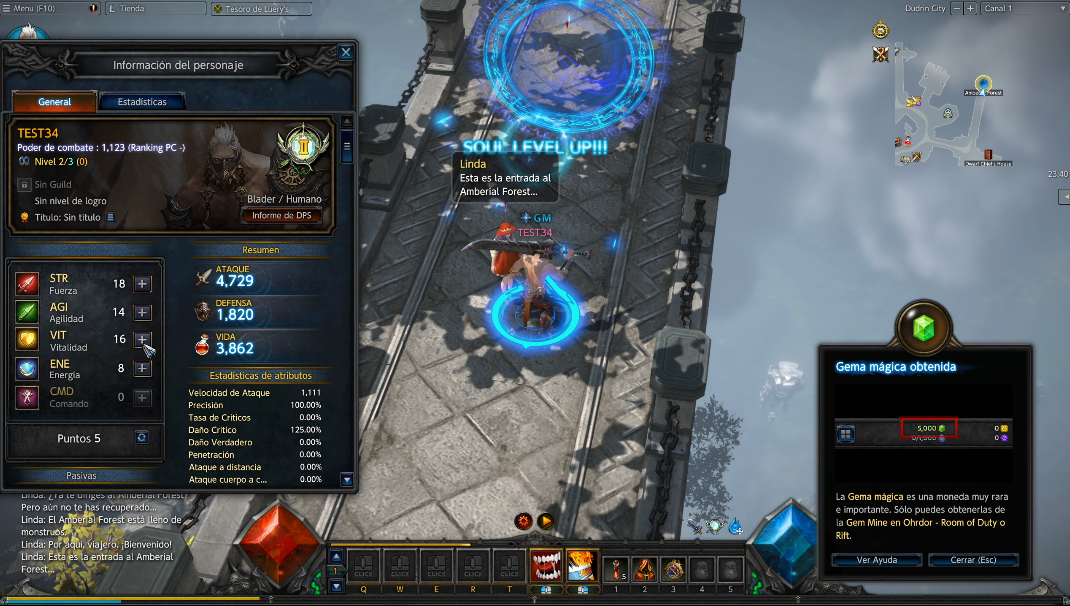Viewport: 1070px width, 606px height.
Task: Toggle the orange play arrow button
Action: 545,521
